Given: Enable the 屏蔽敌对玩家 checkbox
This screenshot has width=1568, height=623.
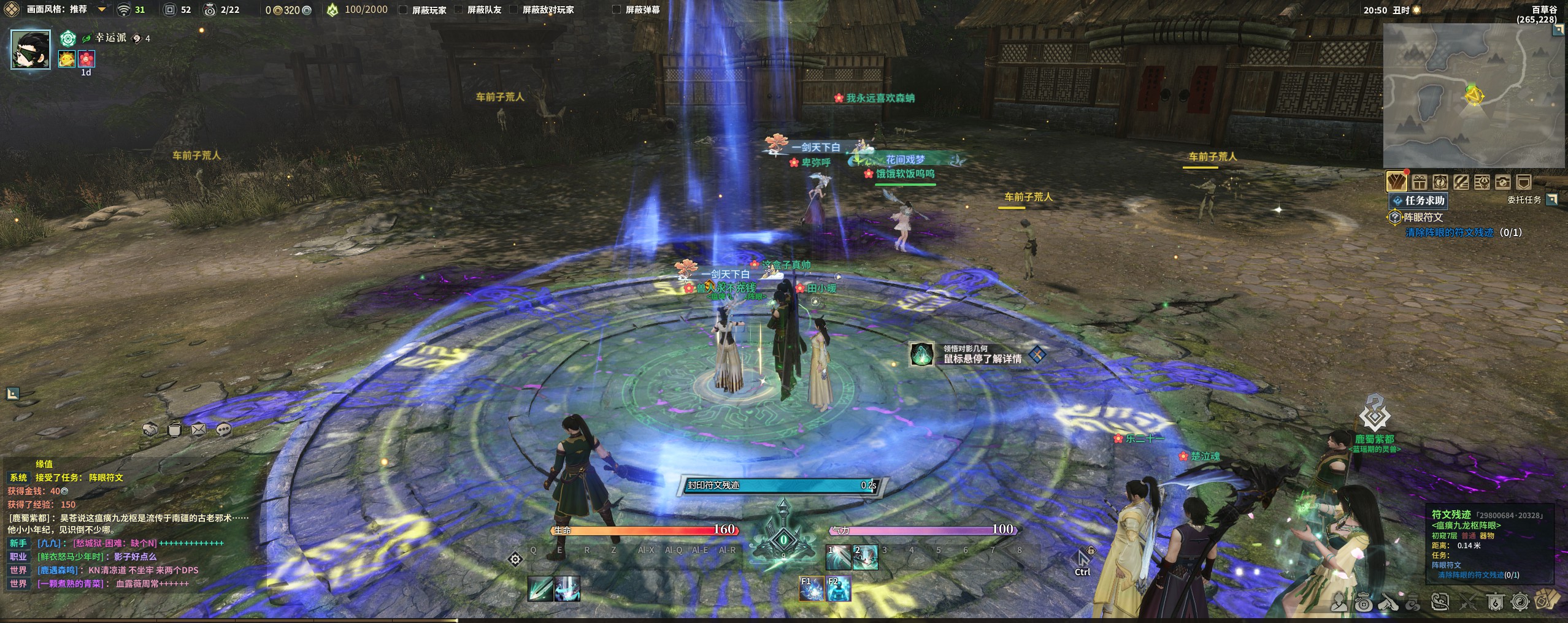Looking at the screenshot, I should coord(513,10).
